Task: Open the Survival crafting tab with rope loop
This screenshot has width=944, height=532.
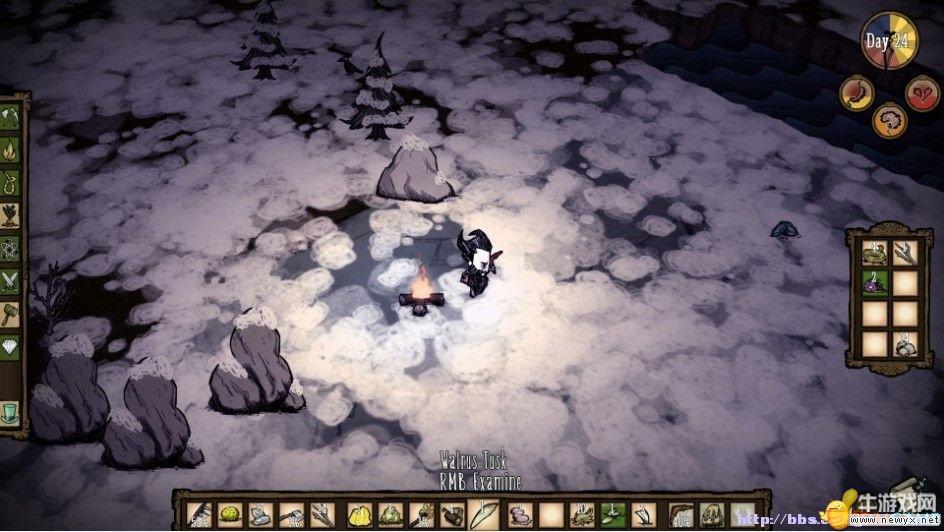Action: click(10, 184)
